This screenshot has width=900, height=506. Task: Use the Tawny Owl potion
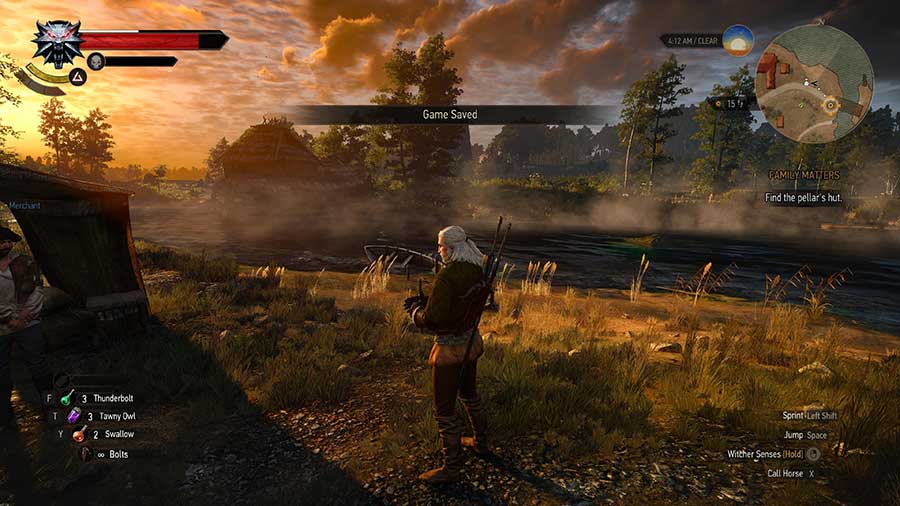click(x=75, y=416)
